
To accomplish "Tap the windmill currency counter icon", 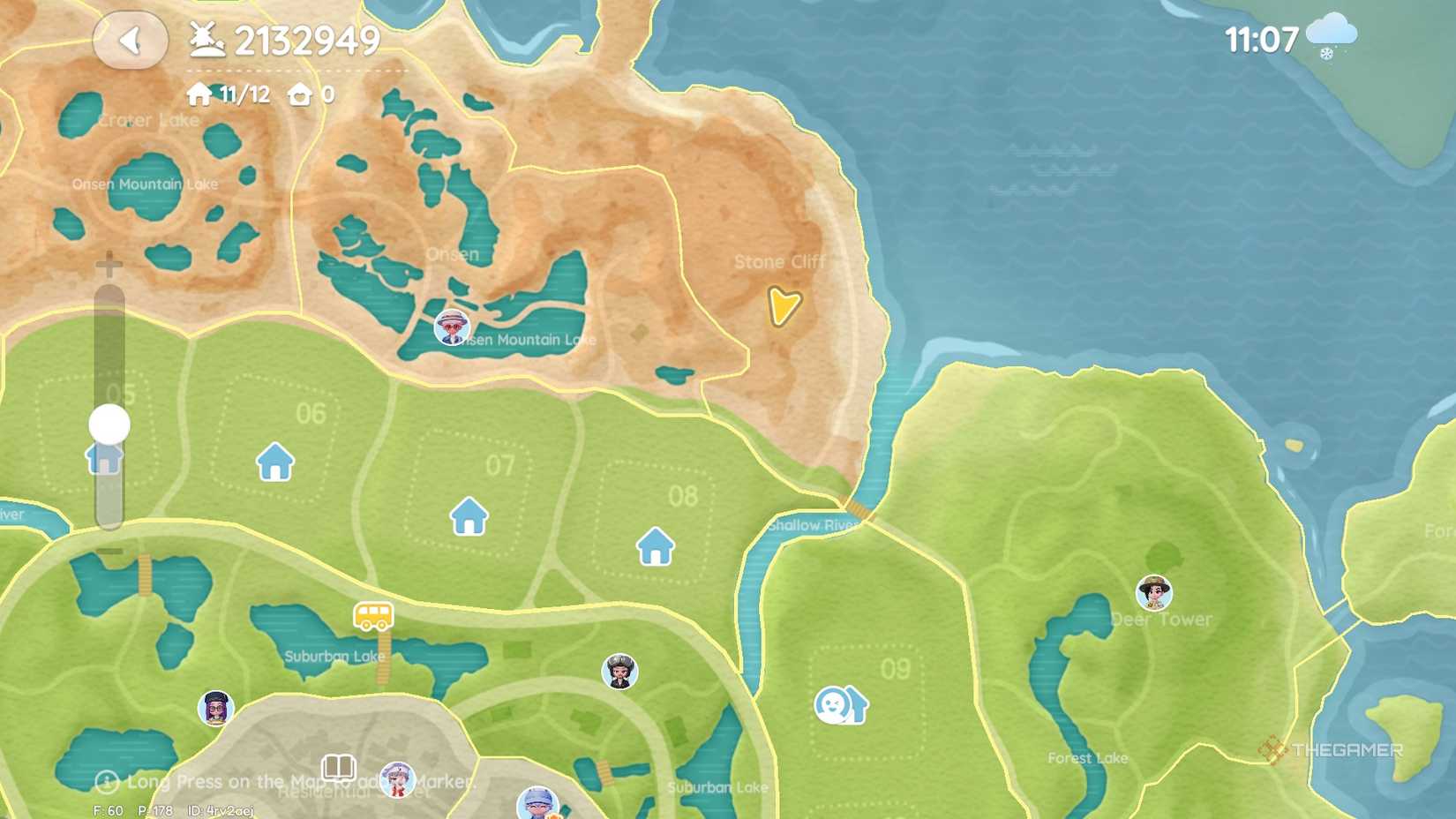I will click(x=206, y=39).
